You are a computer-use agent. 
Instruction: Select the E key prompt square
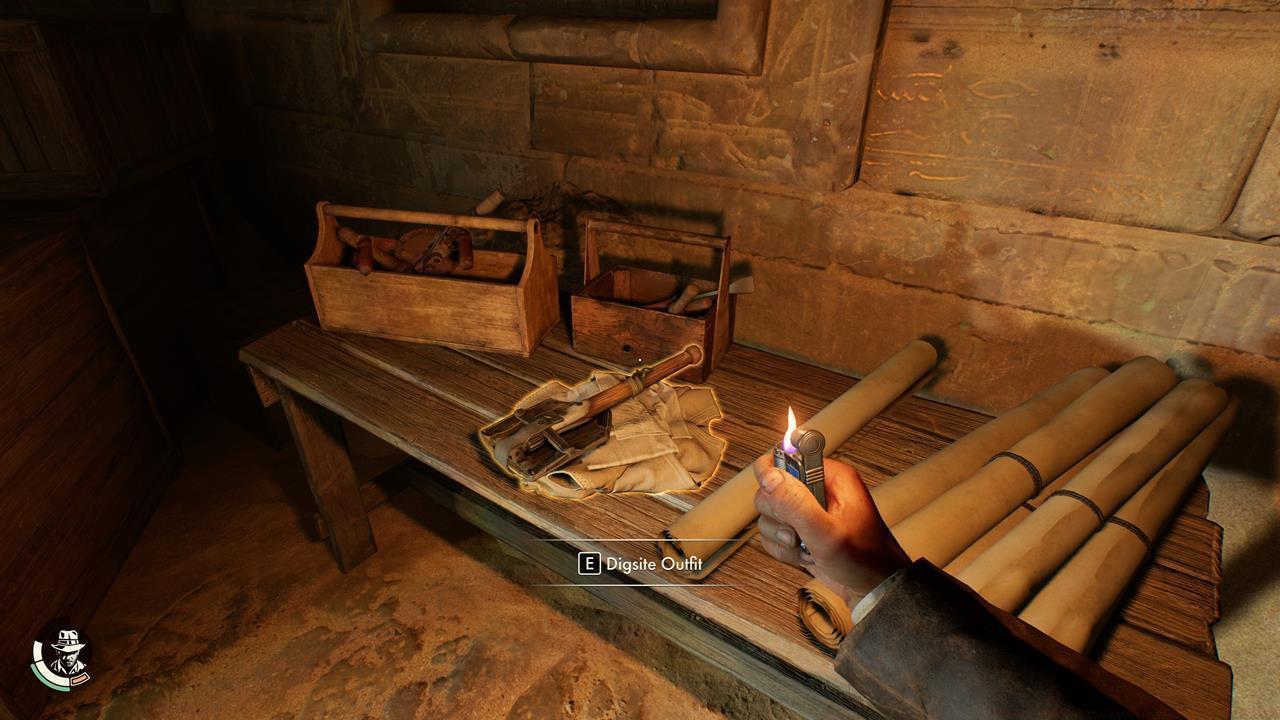coord(590,563)
